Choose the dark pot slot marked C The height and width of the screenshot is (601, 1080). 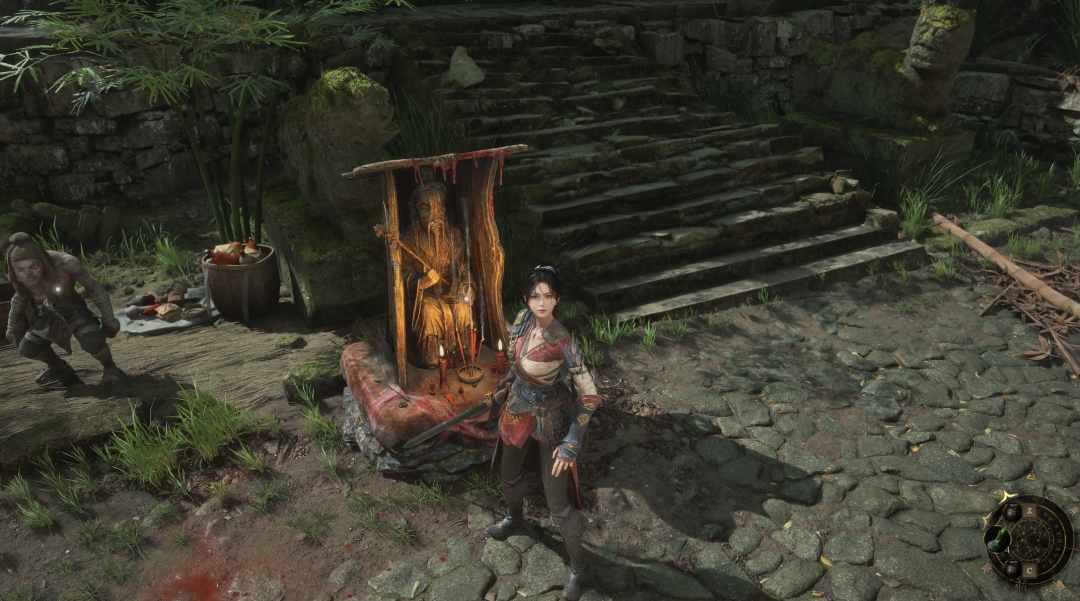tap(1013, 570)
